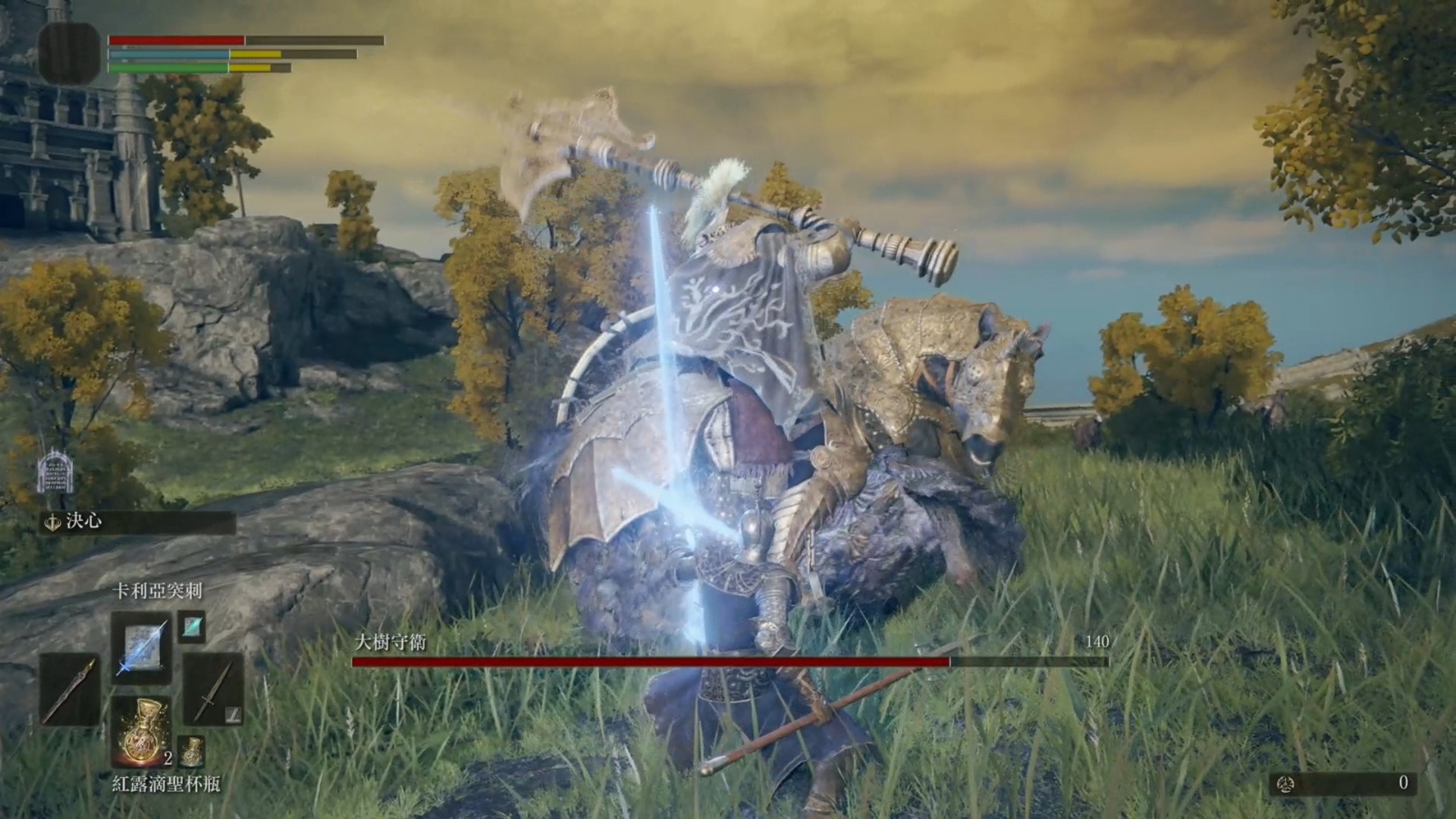1456x819 pixels.
Task: Select the Carian Piercer spell slot
Action: 142,645
